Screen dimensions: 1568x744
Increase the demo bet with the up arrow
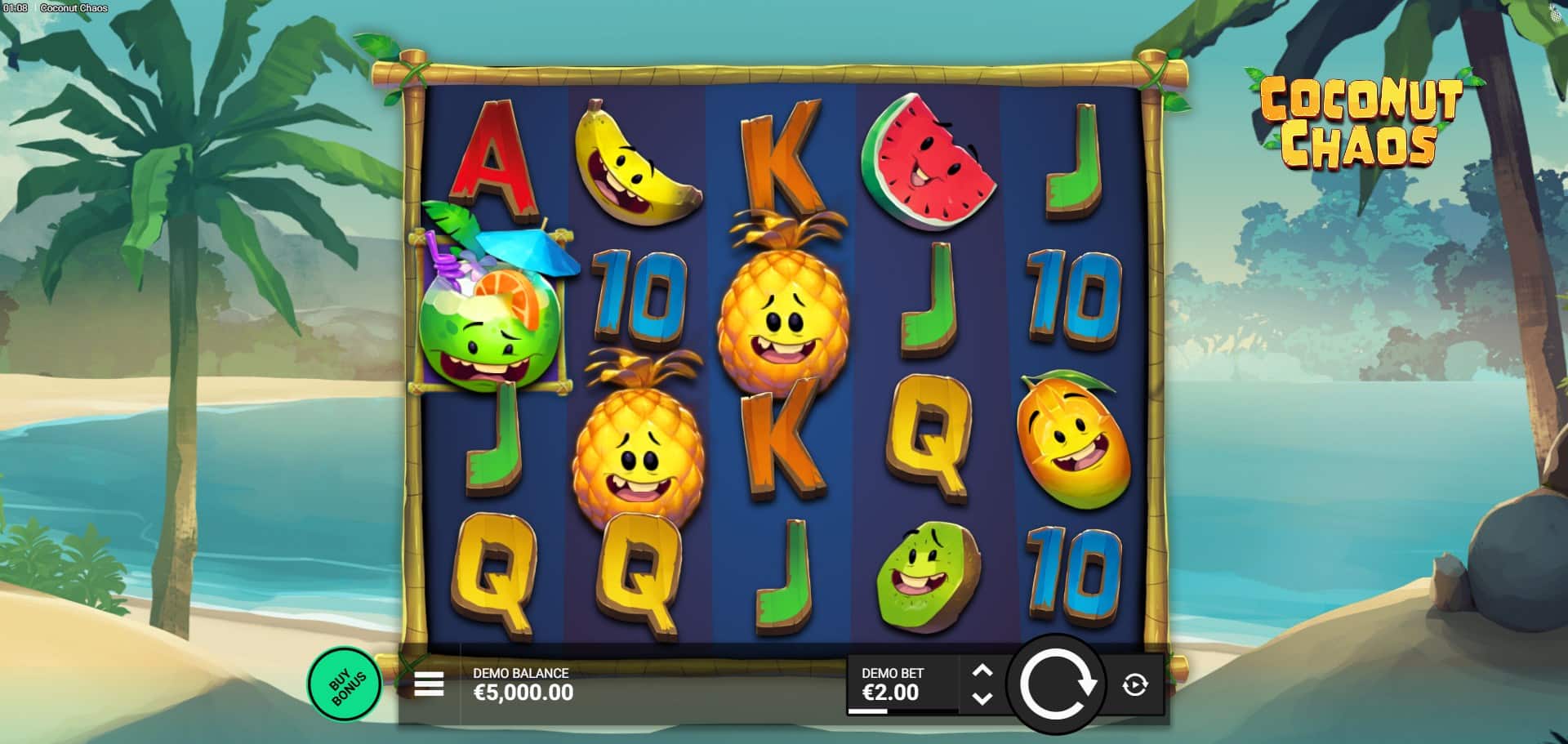coord(982,671)
